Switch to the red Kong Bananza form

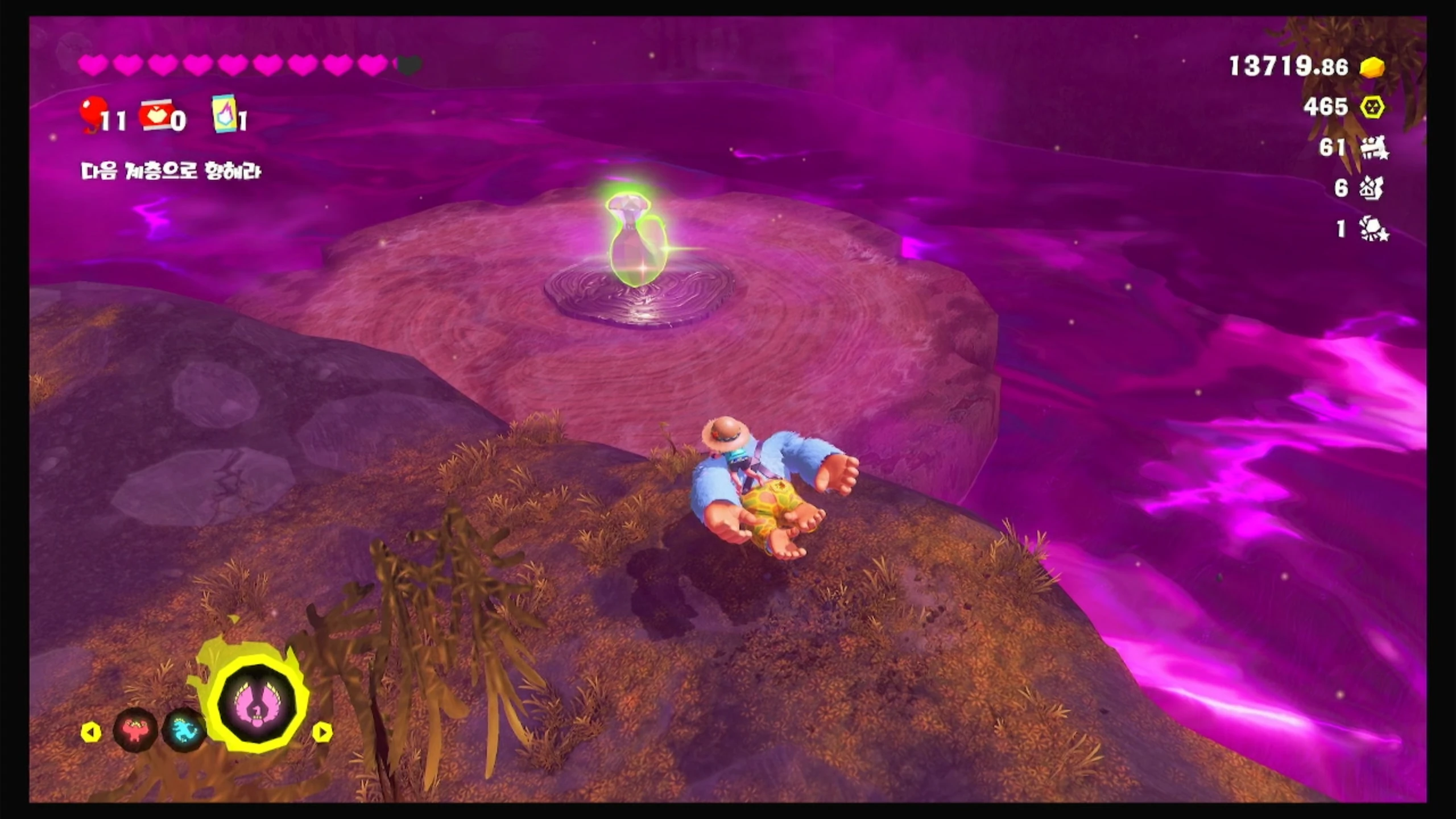click(x=134, y=729)
